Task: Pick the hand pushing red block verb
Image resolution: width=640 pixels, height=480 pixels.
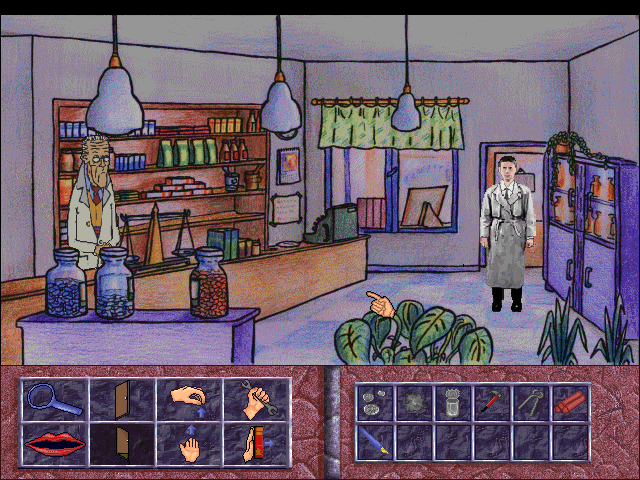Action: [255, 443]
